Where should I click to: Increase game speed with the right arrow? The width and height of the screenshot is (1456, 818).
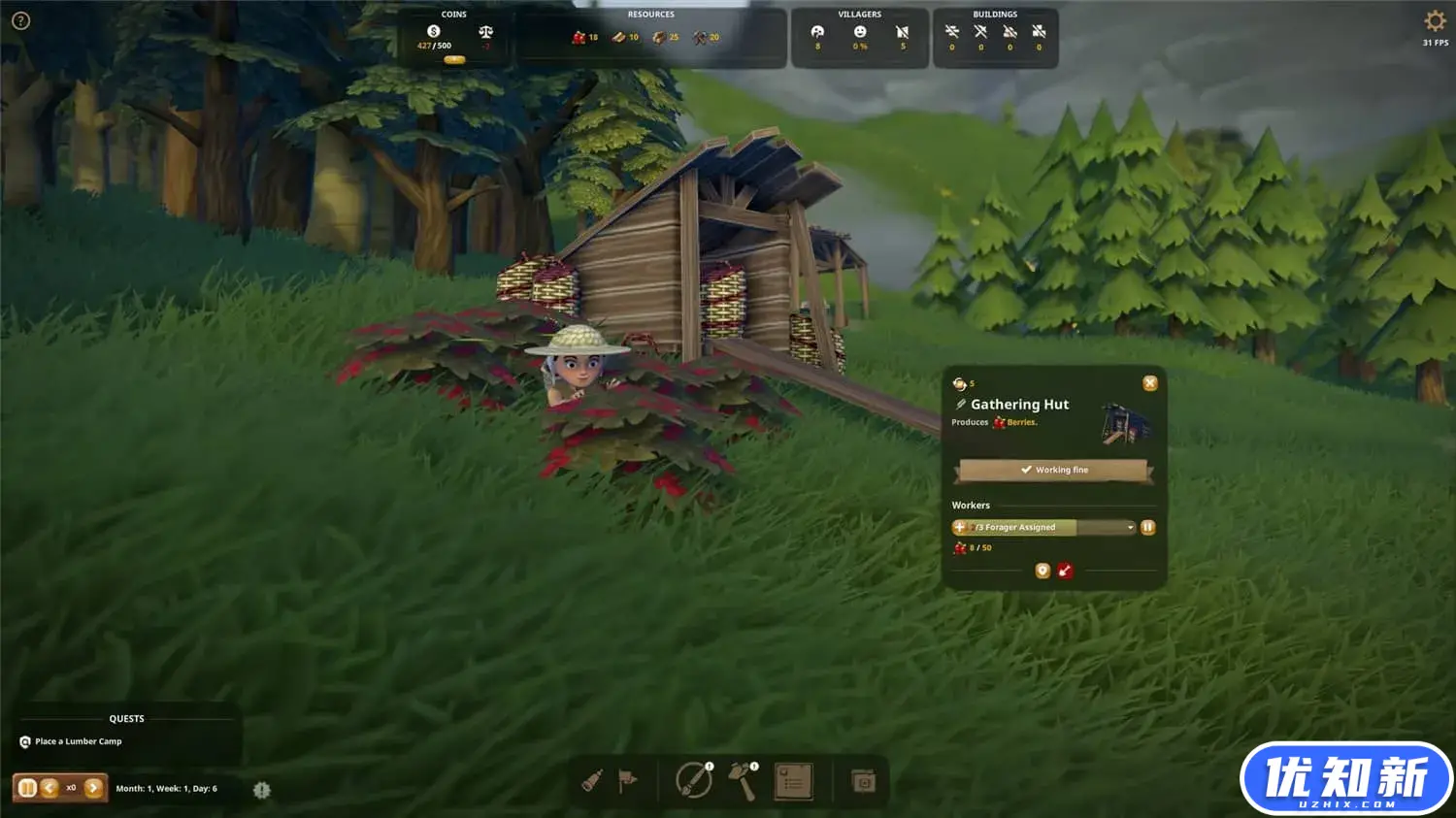coord(93,788)
